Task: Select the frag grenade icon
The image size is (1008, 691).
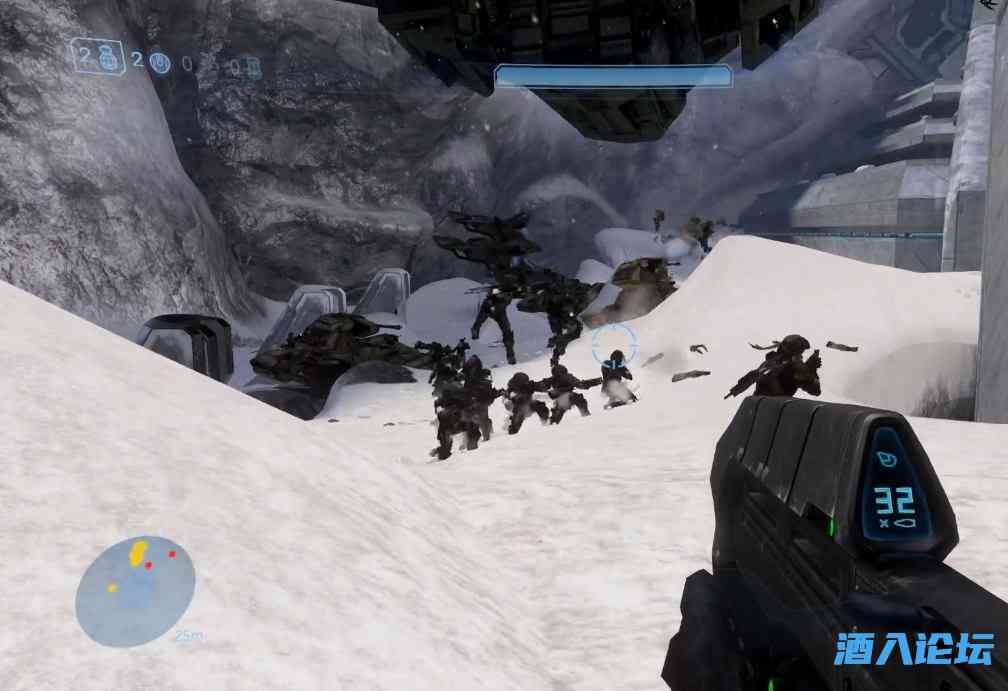Action: (109, 58)
